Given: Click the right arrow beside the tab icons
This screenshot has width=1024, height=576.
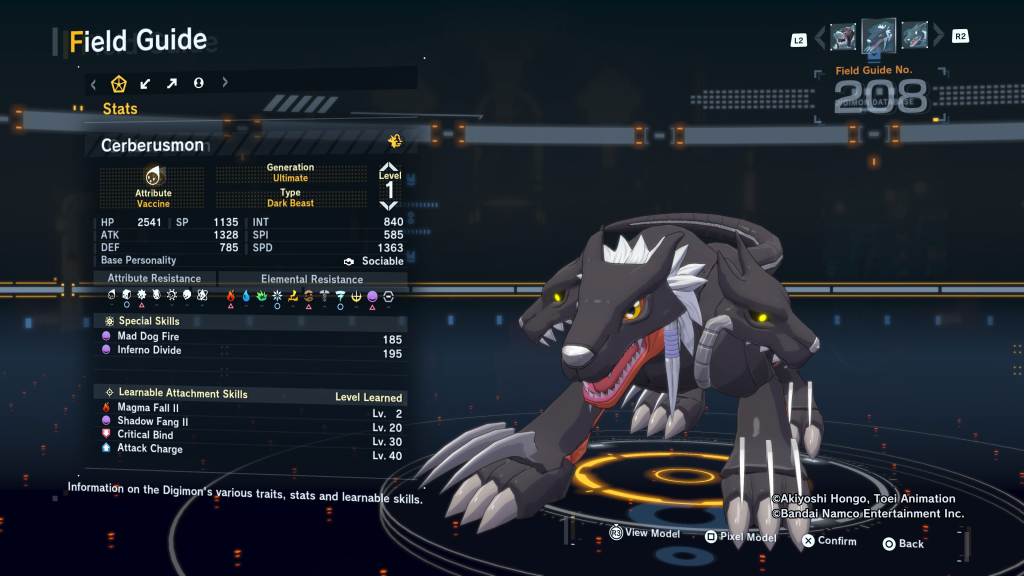Looking at the screenshot, I should tap(225, 83).
